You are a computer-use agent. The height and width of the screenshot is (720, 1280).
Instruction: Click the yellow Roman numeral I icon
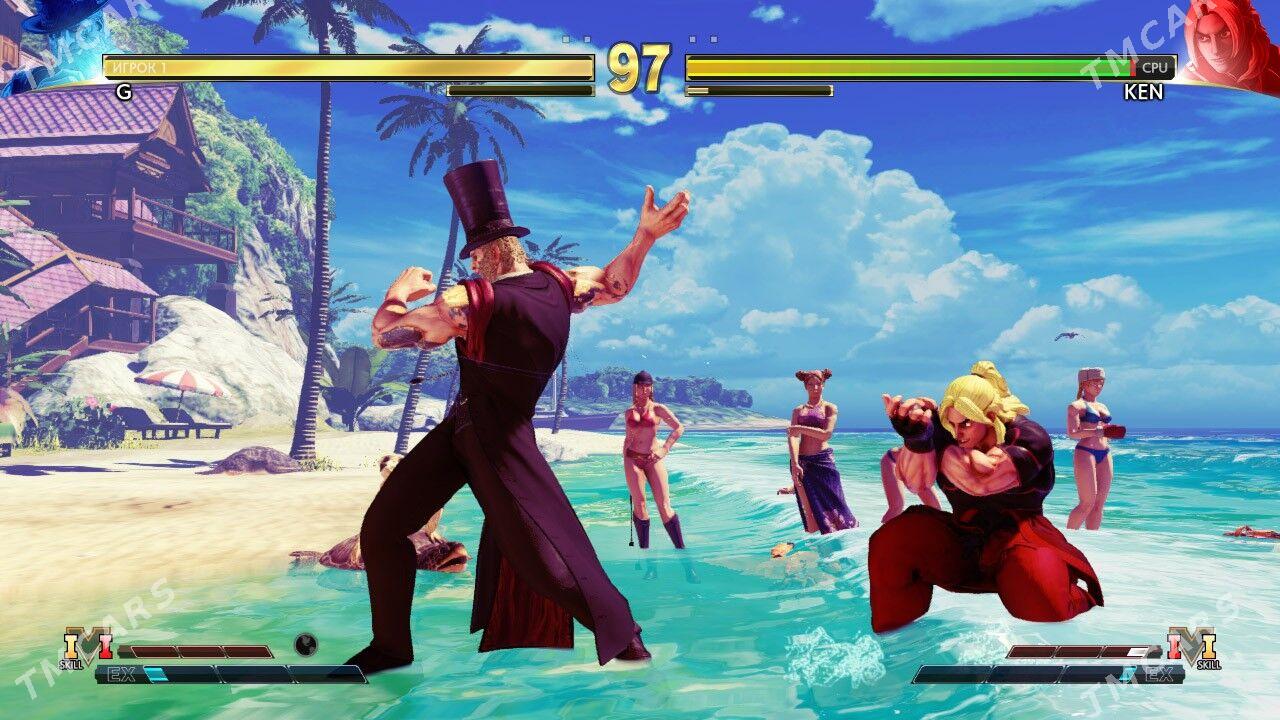(69, 645)
